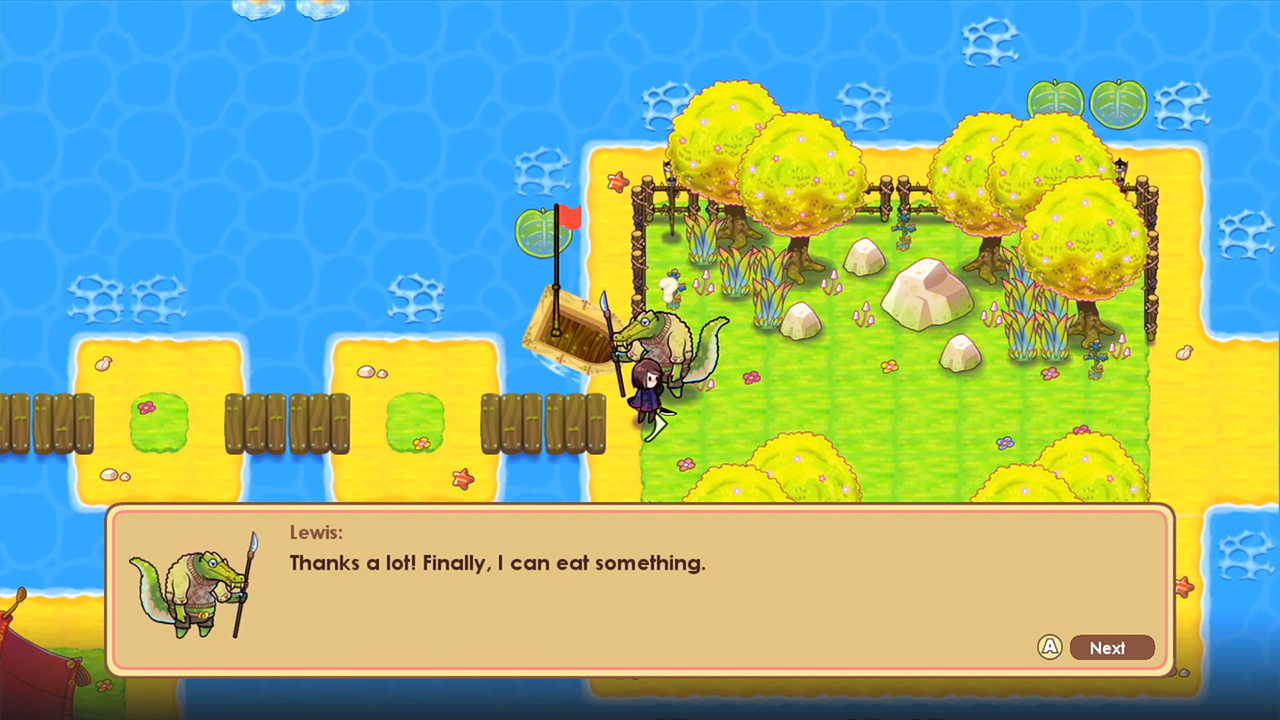
Task: Click the dialogue text from Lewis
Action: click(x=497, y=563)
